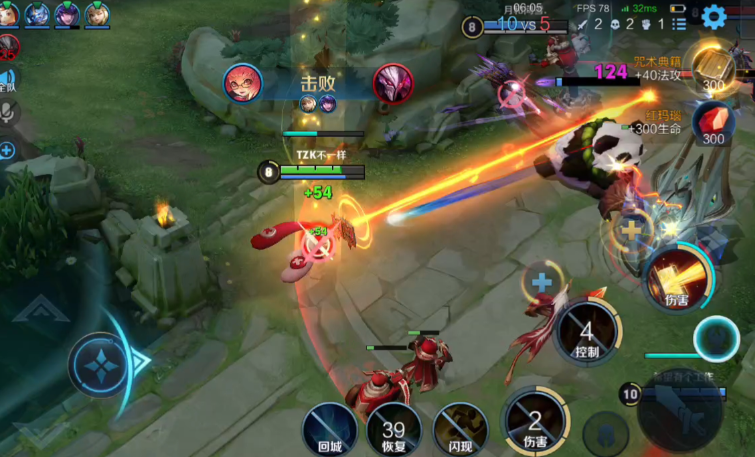
Task: Fire the glowing 伤害 ultimate skill
Action: 677,278
